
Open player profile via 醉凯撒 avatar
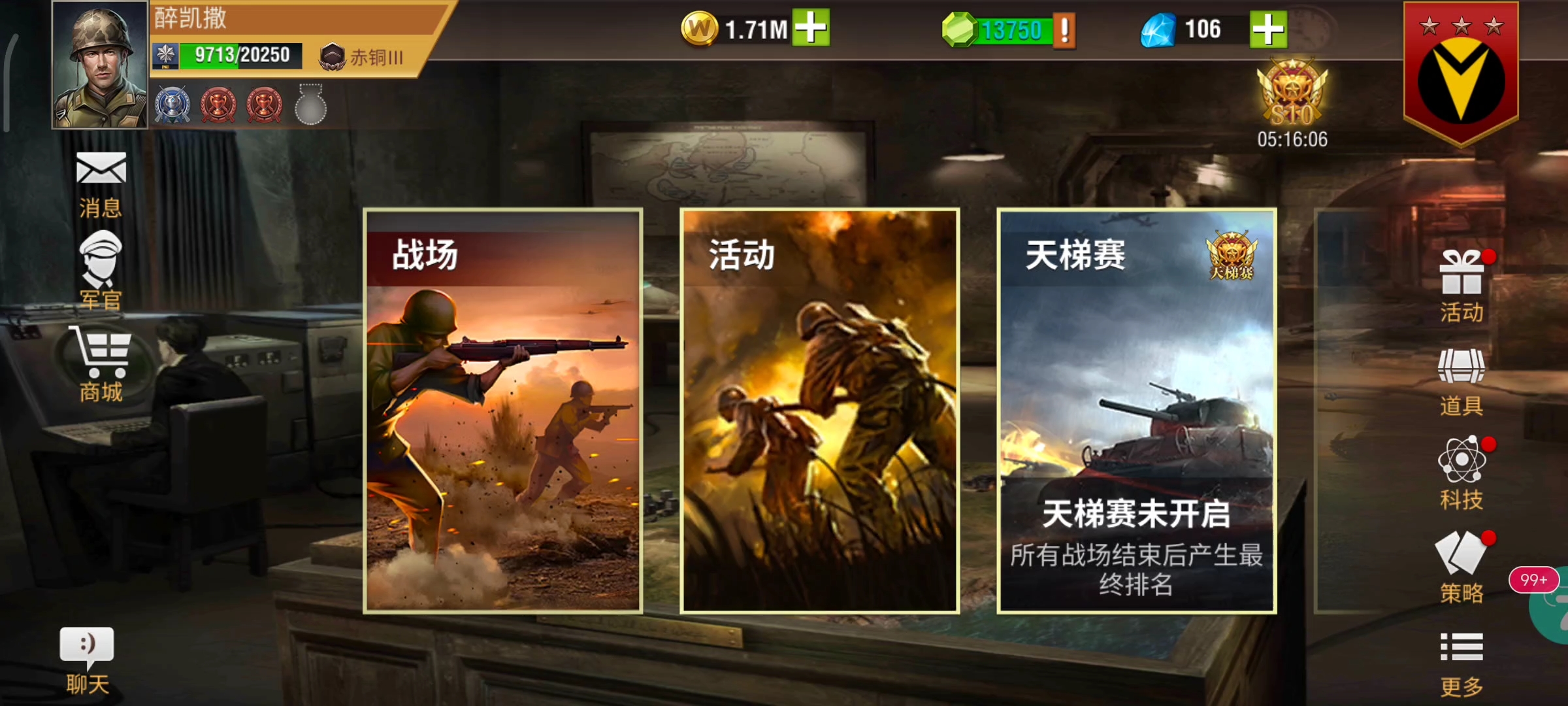98,65
